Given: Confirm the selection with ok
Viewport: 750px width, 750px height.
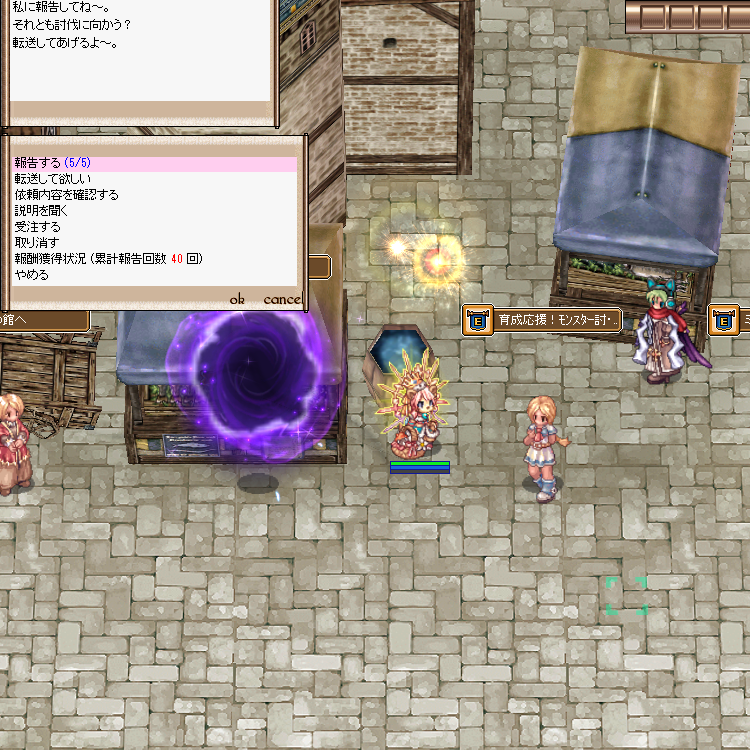Looking at the screenshot, I should (237, 299).
